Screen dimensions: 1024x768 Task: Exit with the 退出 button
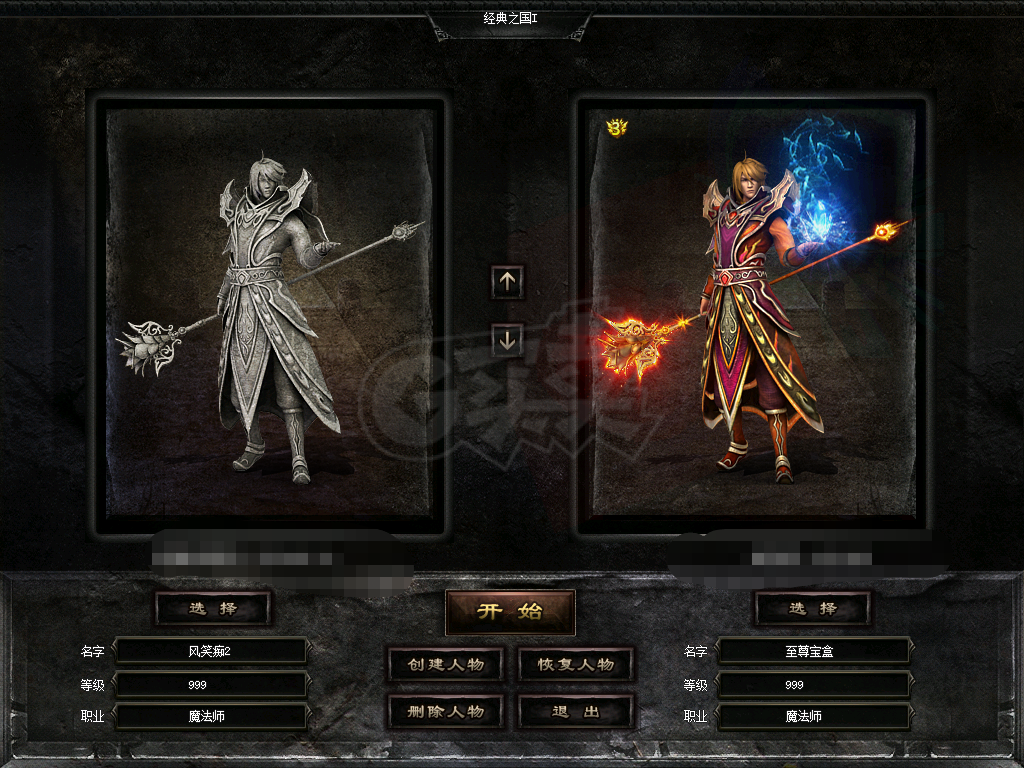click(576, 712)
